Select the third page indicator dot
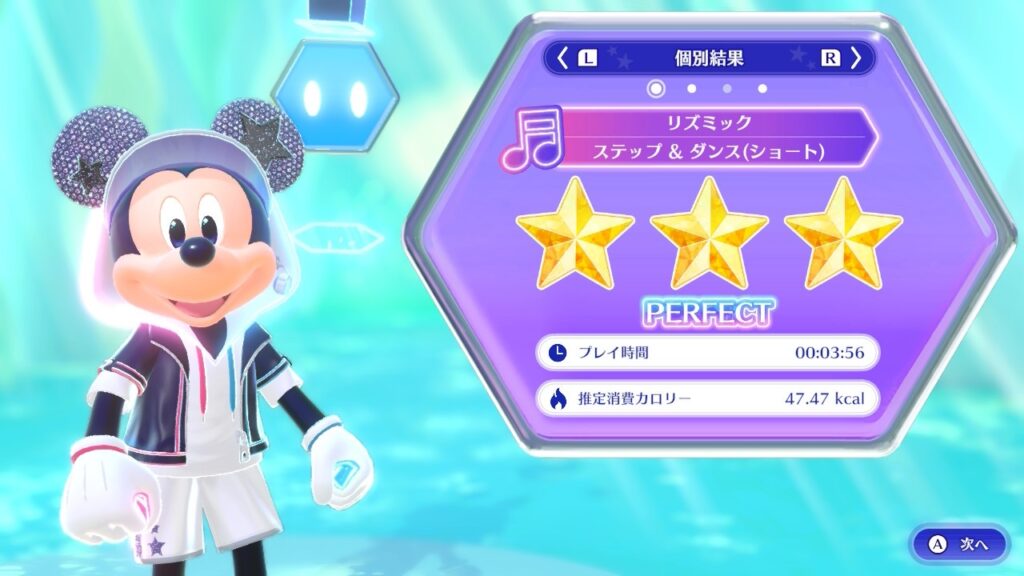Screen dimensions: 1024x576 pyautogui.click(x=727, y=89)
